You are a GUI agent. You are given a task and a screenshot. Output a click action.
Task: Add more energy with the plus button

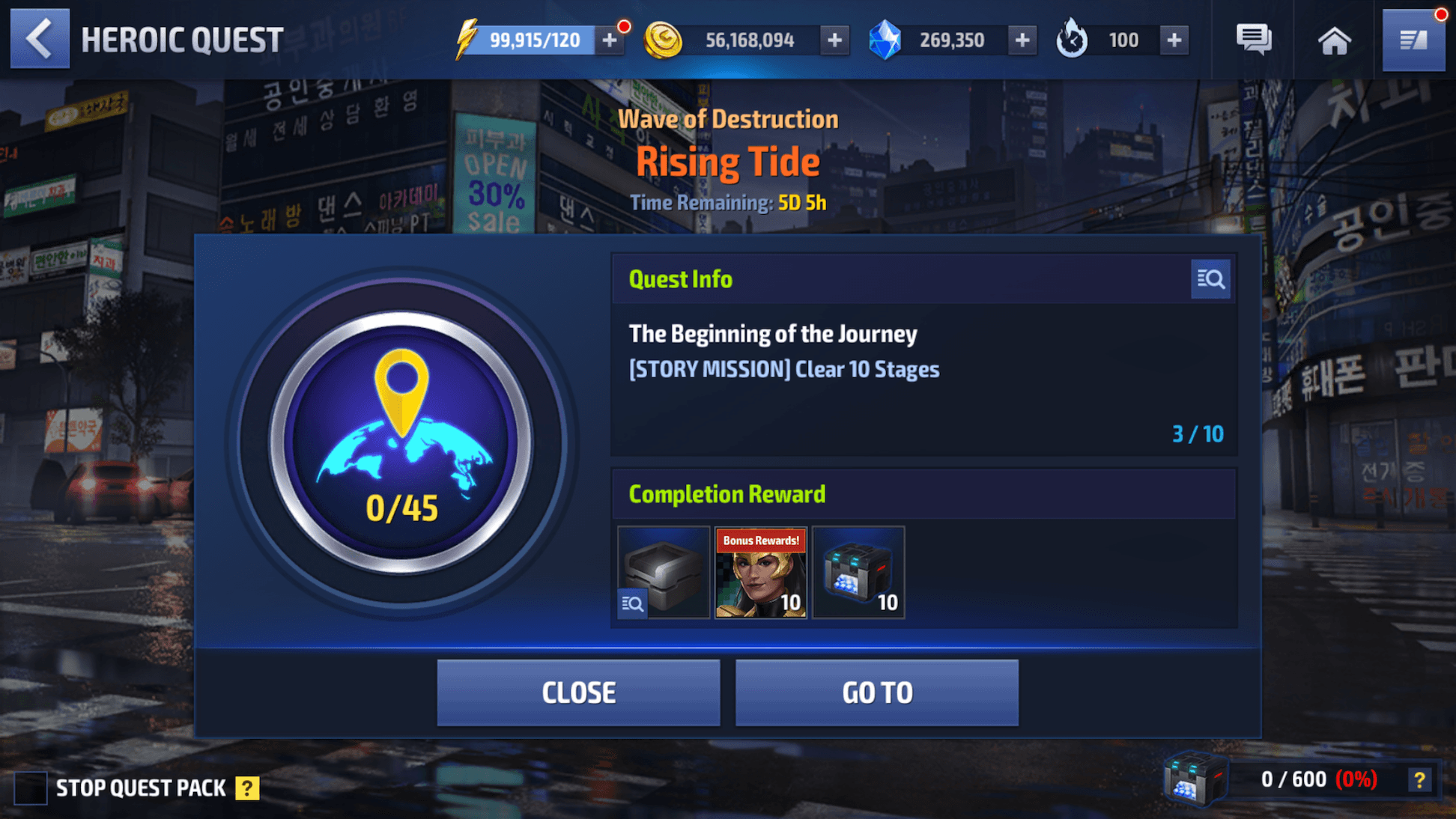(610, 40)
